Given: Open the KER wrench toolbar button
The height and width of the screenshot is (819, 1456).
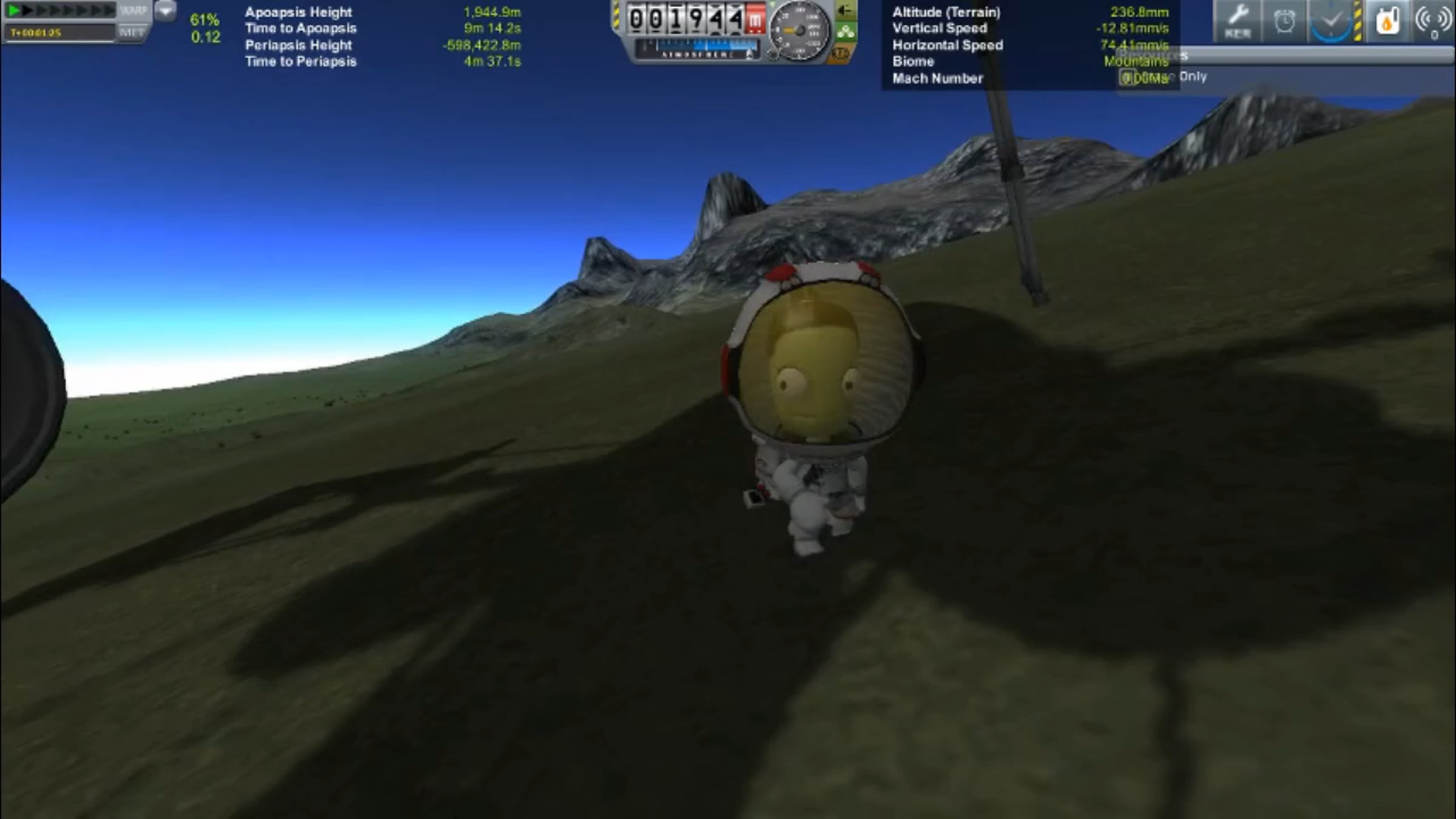Looking at the screenshot, I should (x=1237, y=21).
